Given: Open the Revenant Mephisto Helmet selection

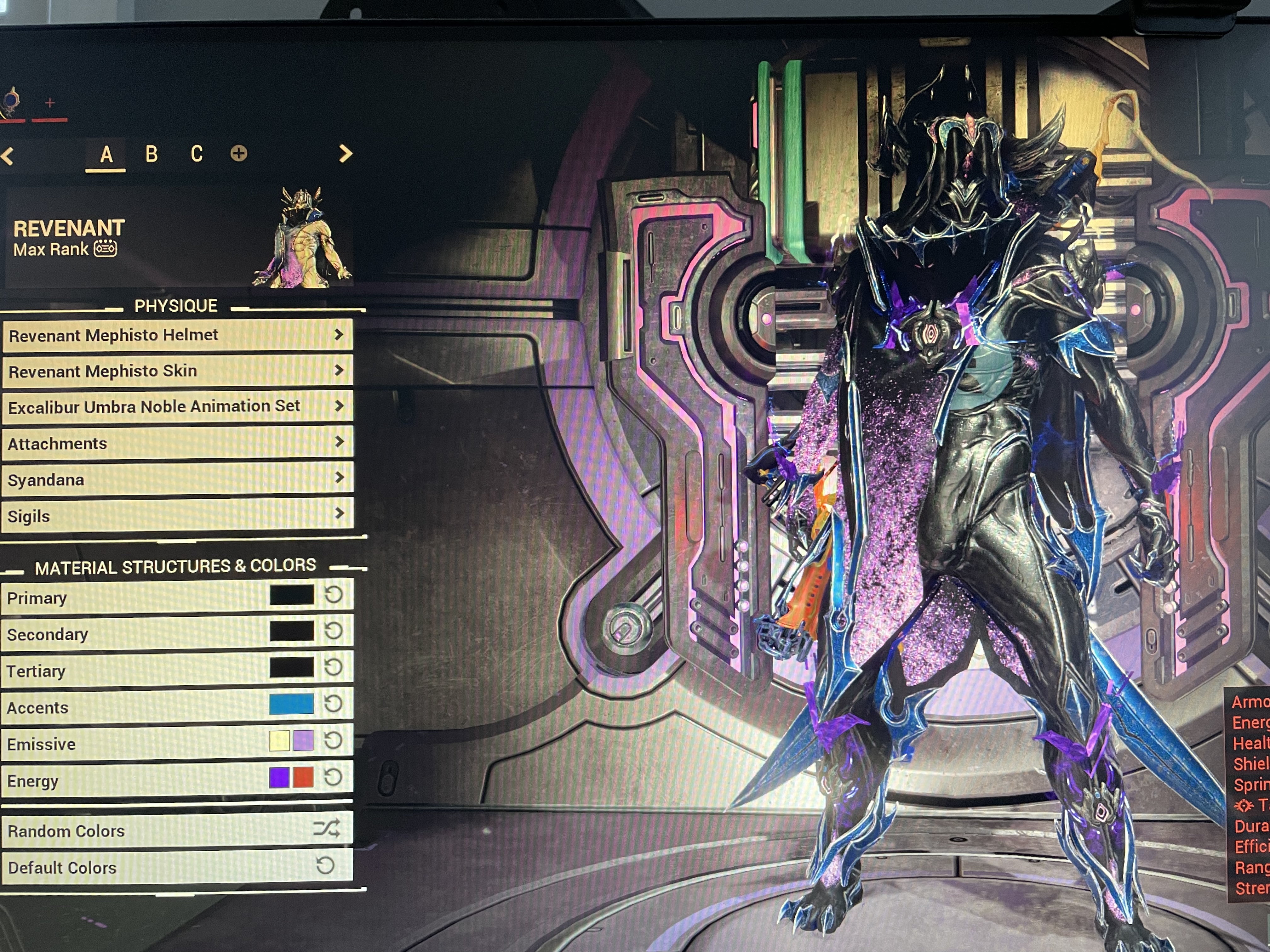Looking at the screenshot, I should pos(177,335).
